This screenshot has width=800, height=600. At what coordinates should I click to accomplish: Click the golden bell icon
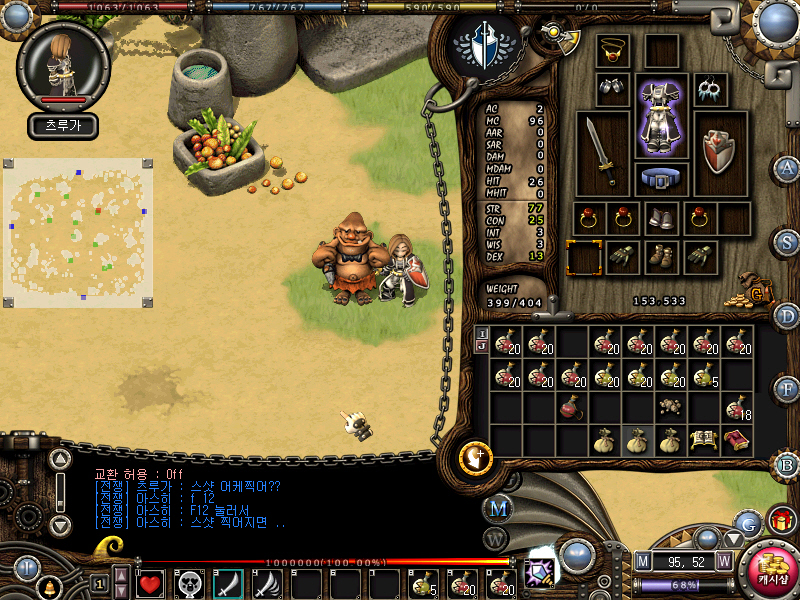click(x=48, y=589)
